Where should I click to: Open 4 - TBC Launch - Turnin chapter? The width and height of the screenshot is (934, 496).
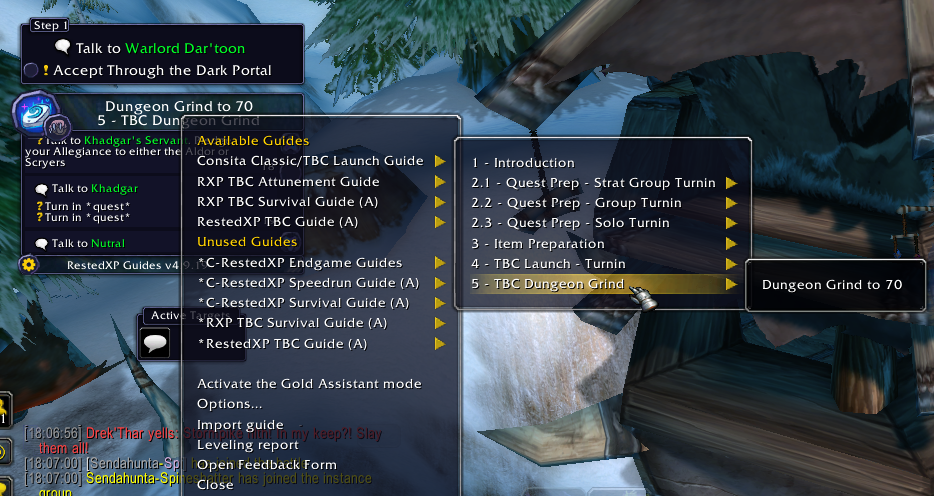pyautogui.click(x=549, y=264)
